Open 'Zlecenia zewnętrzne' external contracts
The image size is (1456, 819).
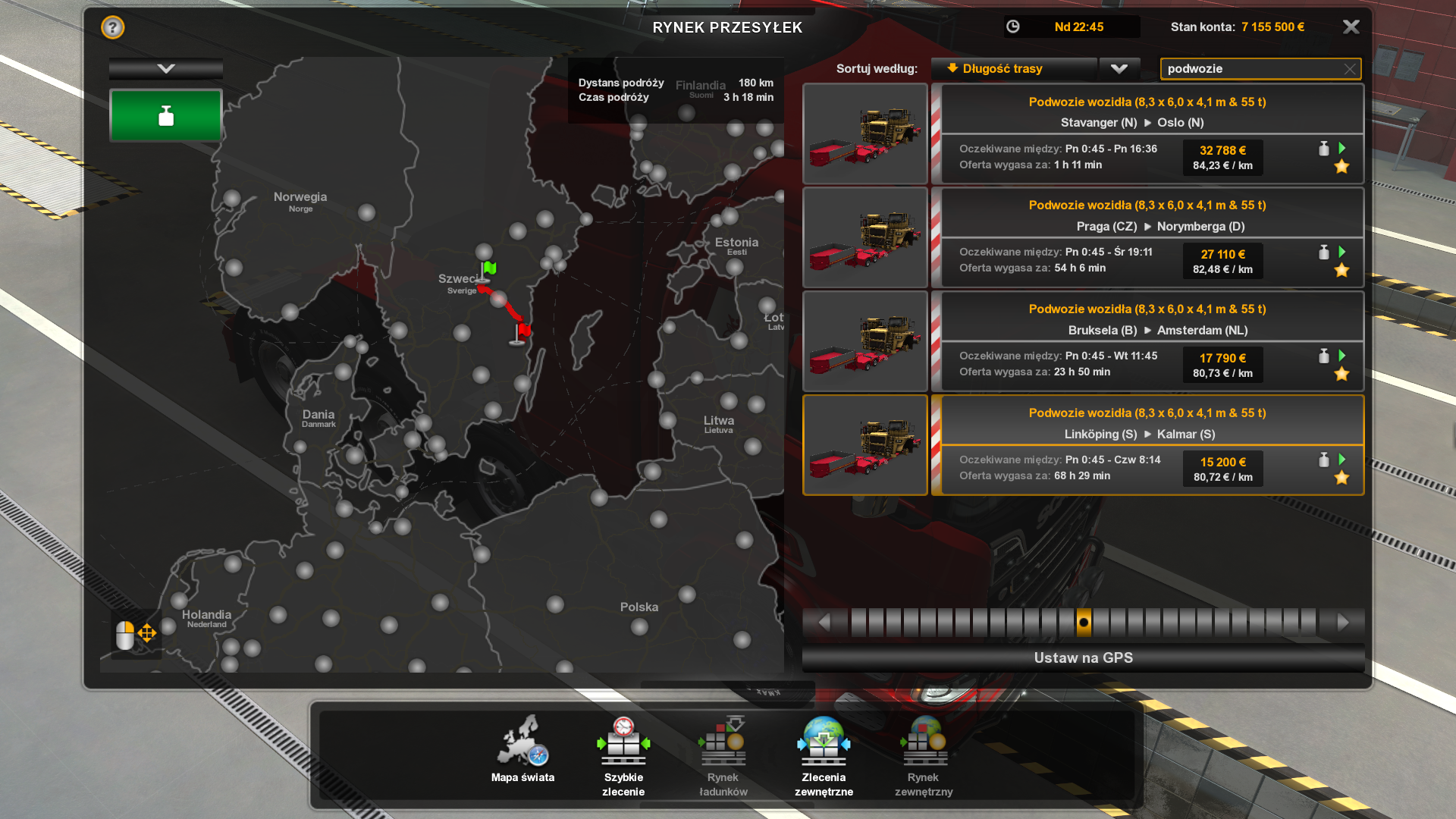[824, 755]
